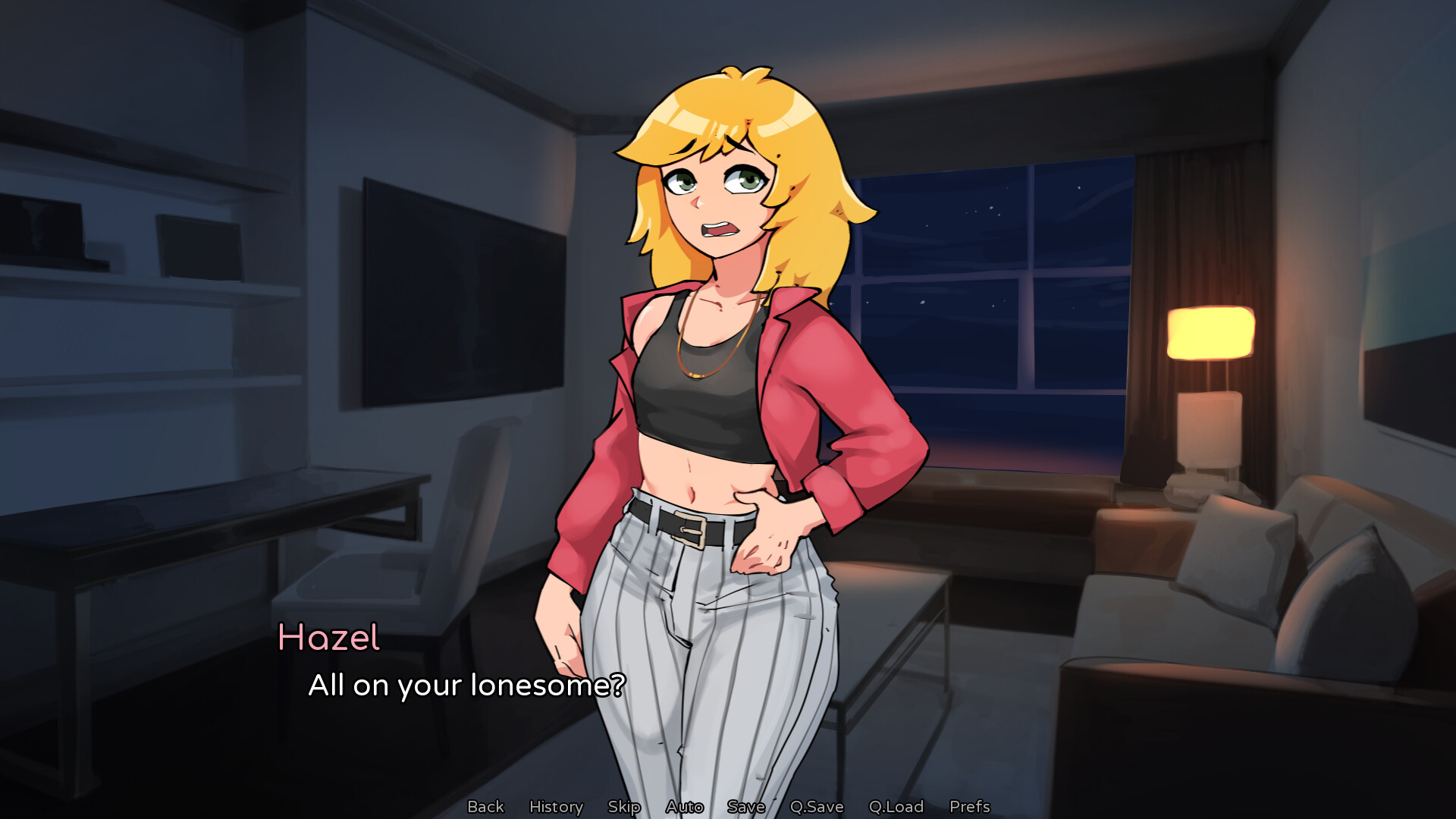Perform a Q.Save quick save
Screen dimensions: 1456x819
pos(817,806)
